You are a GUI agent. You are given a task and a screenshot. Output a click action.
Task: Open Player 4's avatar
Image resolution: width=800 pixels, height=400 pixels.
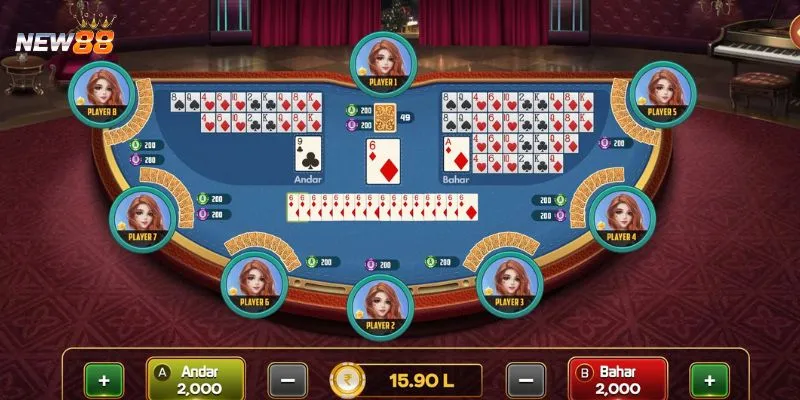point(621,216)
